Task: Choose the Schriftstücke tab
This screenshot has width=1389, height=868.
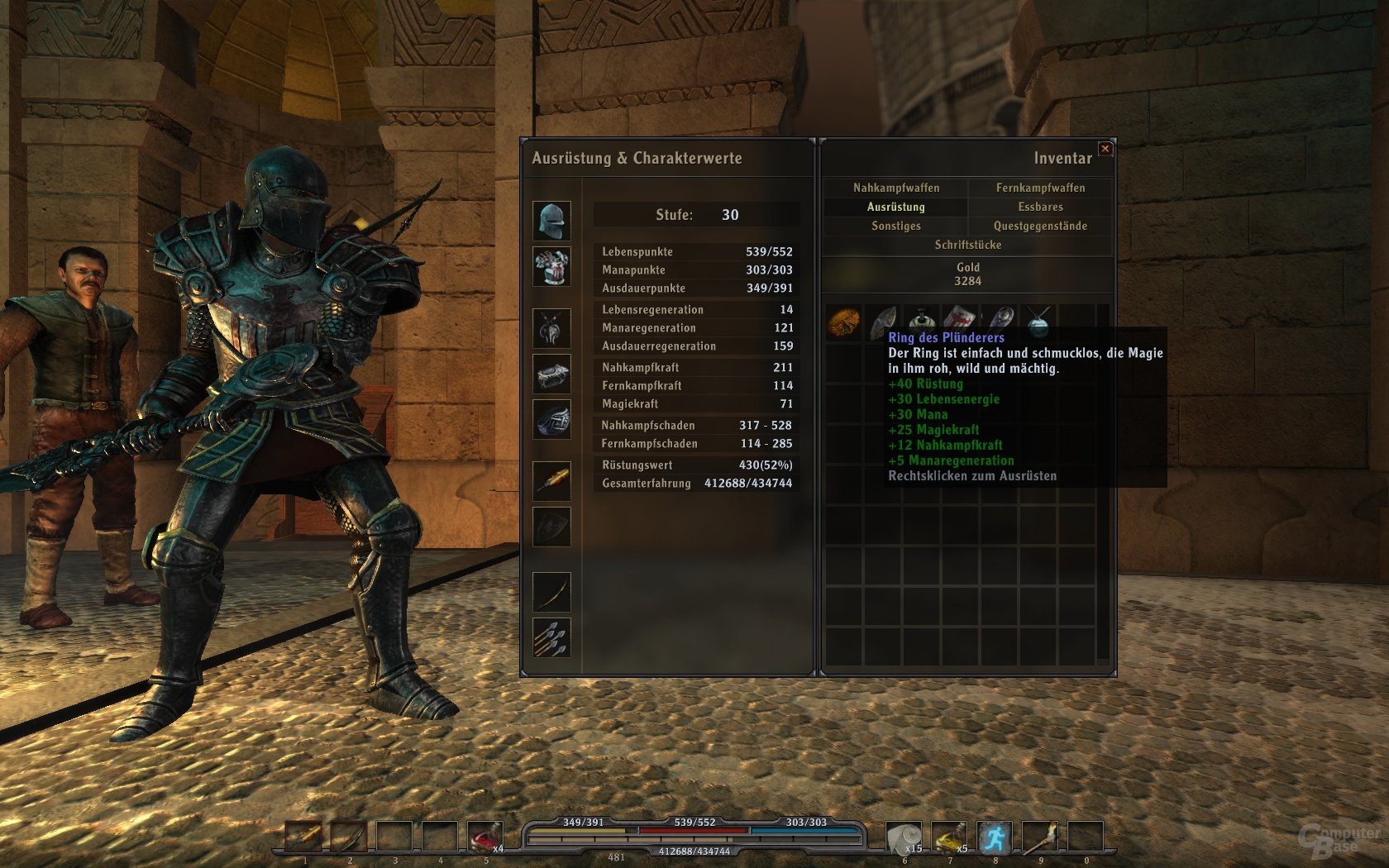Action: tap(967, 245)
